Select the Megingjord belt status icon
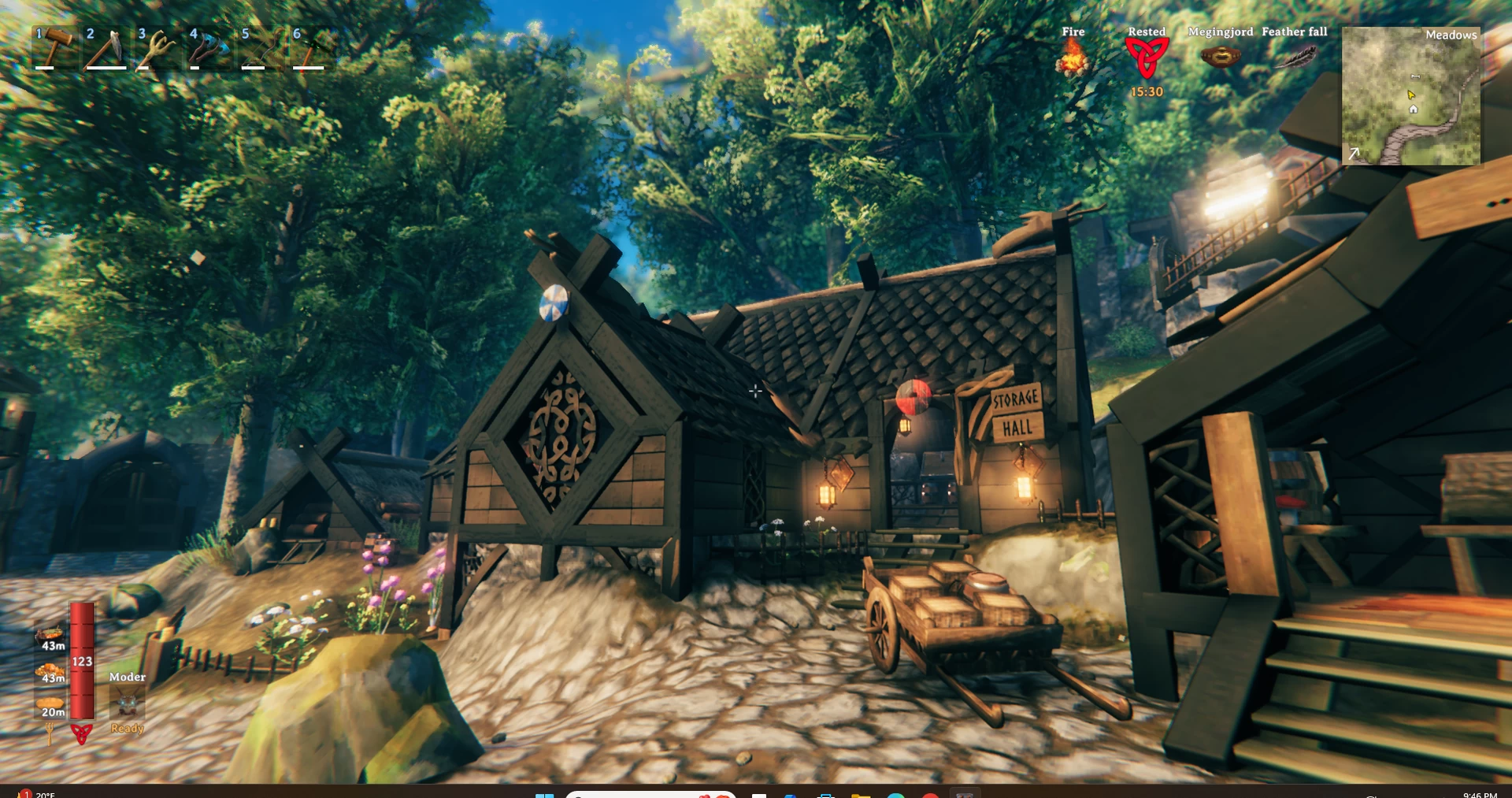The height and width of the screenshot is (798, 1512). click(x=1220, y=57)
